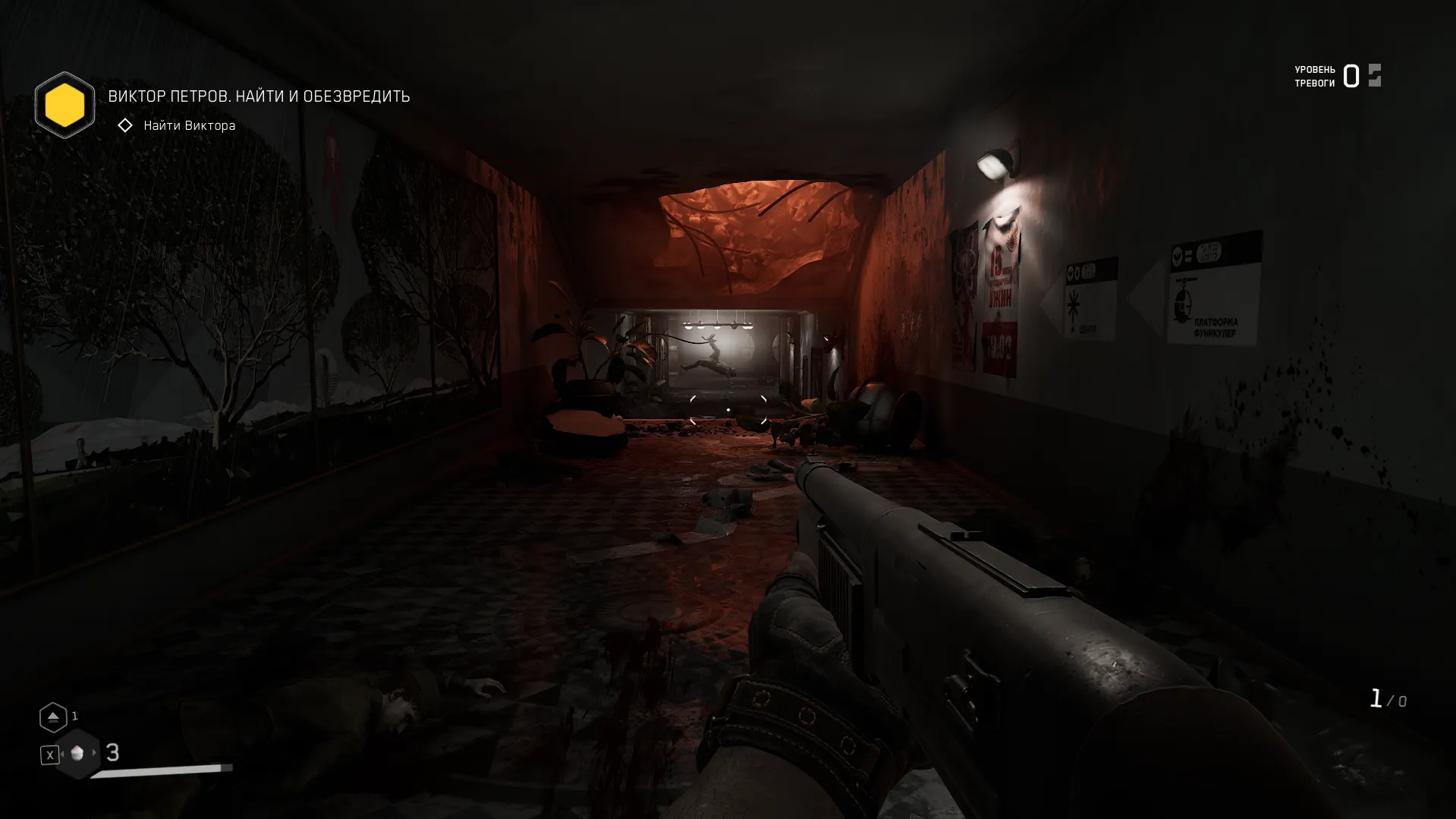Select the cupcake consumable item icon
The width and height of the screenshot is (1456, 819).
pyautogui.click(x=77, y=753)
